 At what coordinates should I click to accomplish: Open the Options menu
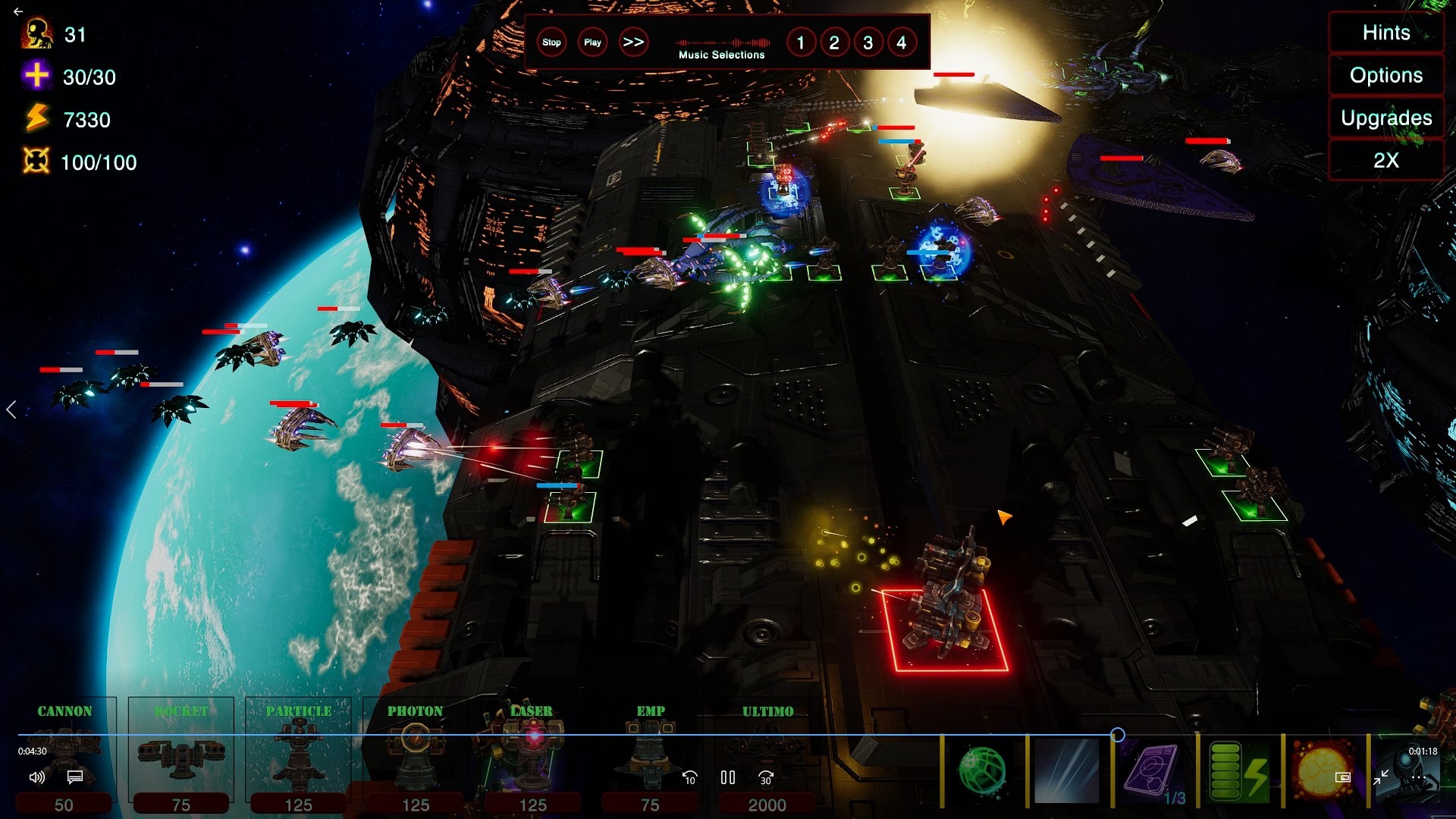coord(1385,75)
